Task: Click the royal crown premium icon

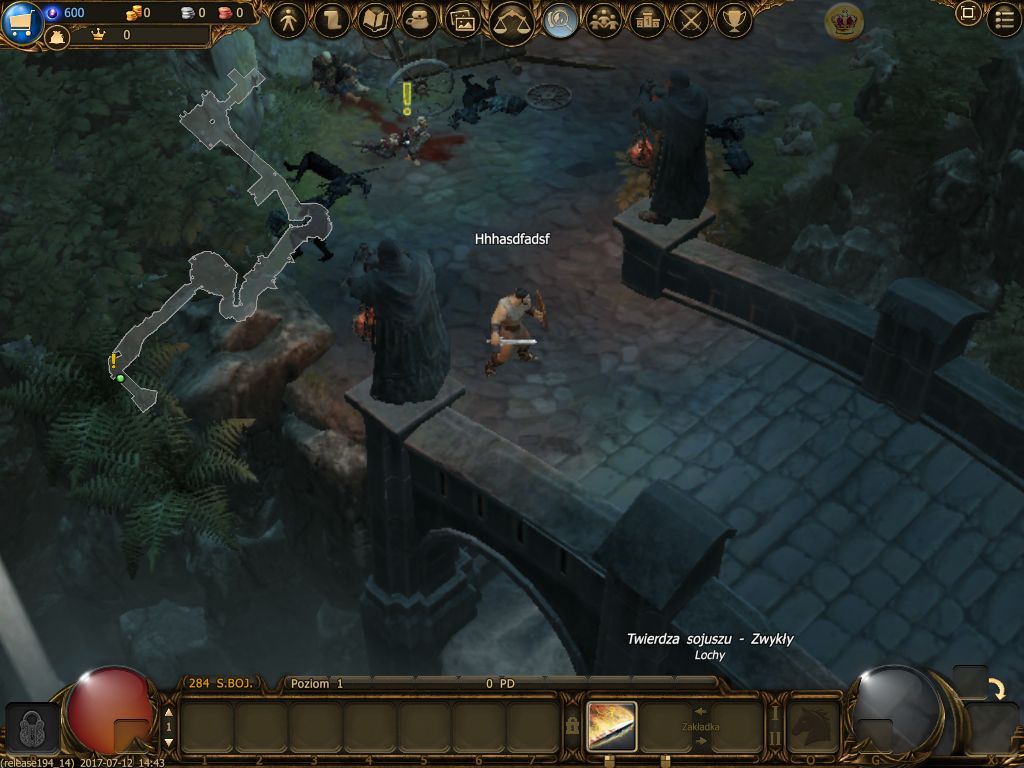Action: click(x=844, y=21)
